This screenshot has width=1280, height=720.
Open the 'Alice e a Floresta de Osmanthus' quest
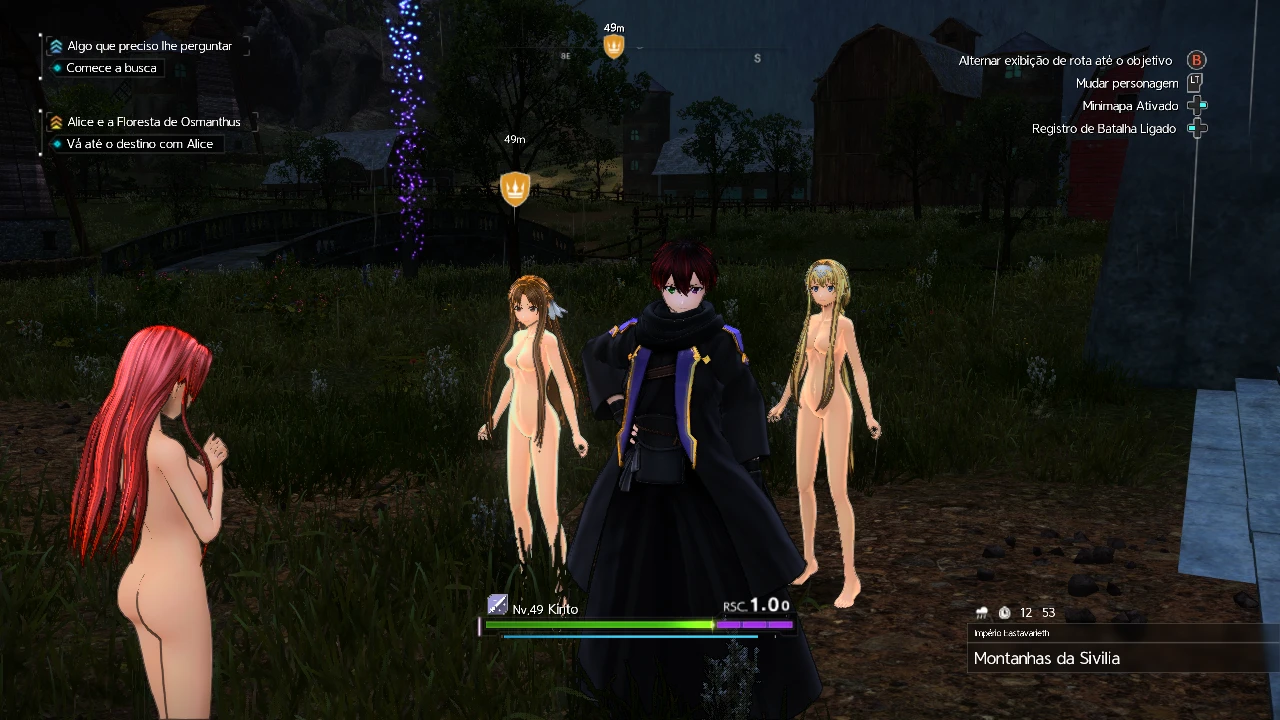point(153,122)
